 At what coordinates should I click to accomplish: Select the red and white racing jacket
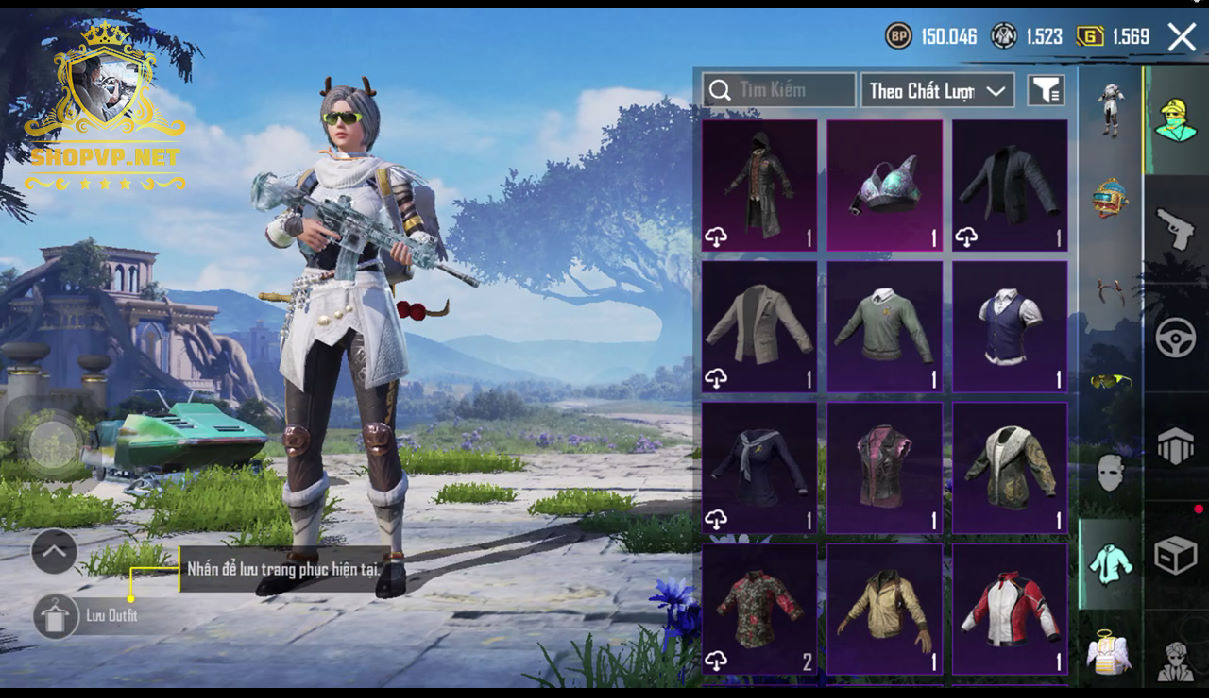[x=1009, y=609]
